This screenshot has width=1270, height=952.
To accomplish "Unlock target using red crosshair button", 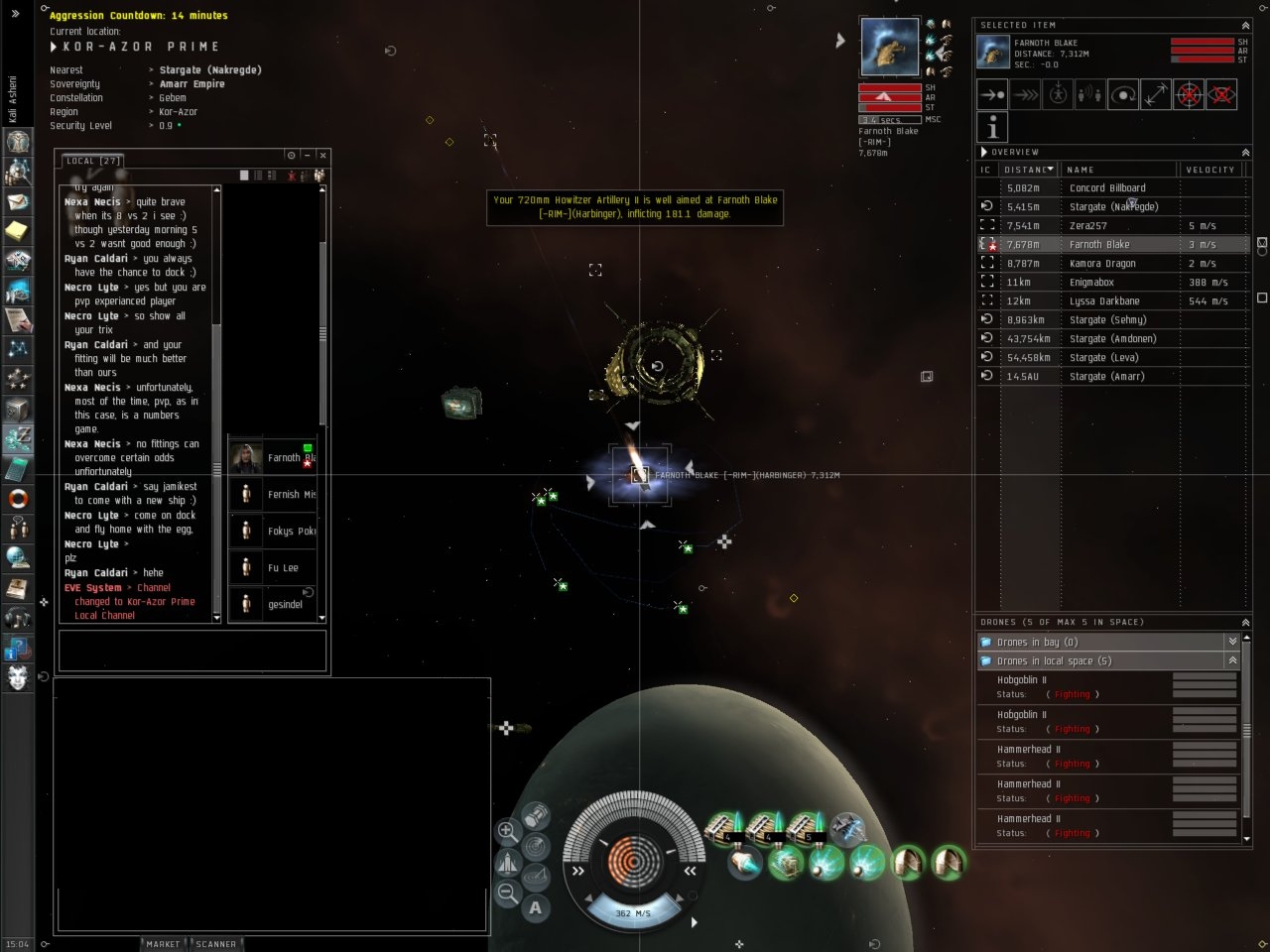I will (1189, 95).
